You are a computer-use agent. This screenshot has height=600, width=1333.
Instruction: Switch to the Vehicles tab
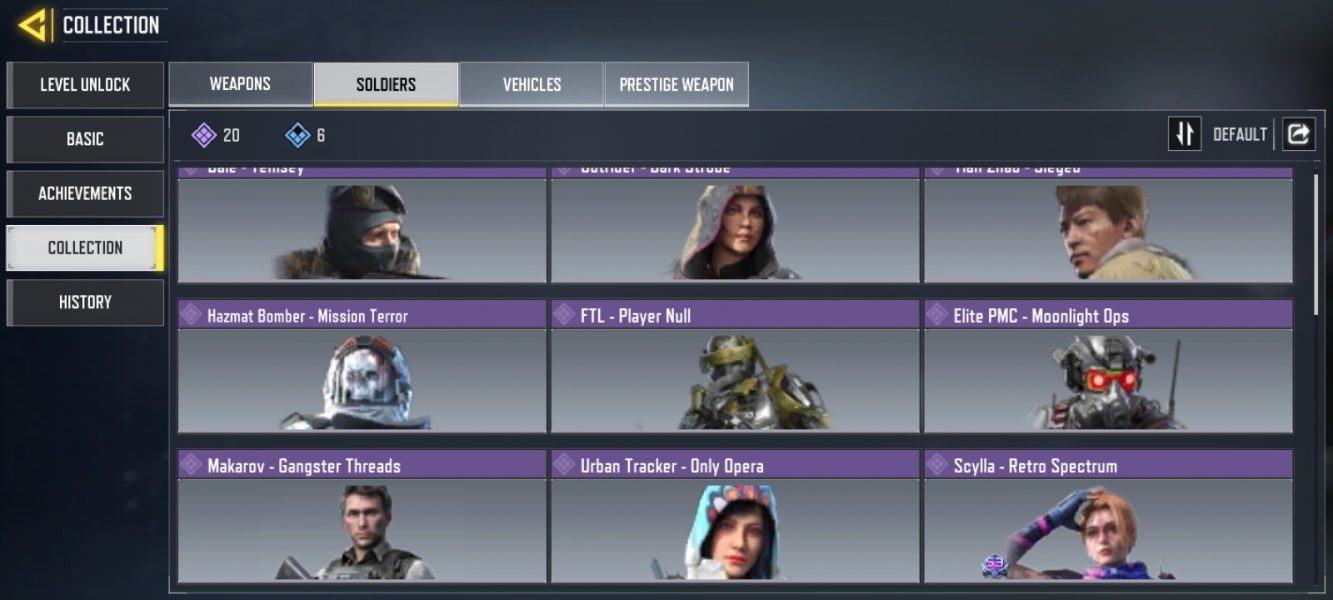[x=531, y=84]
